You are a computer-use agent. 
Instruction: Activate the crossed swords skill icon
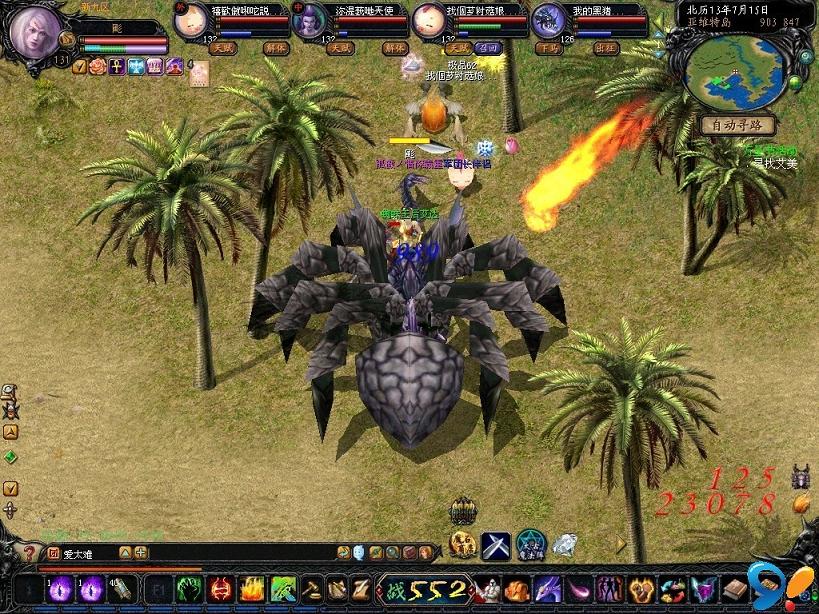496,545
